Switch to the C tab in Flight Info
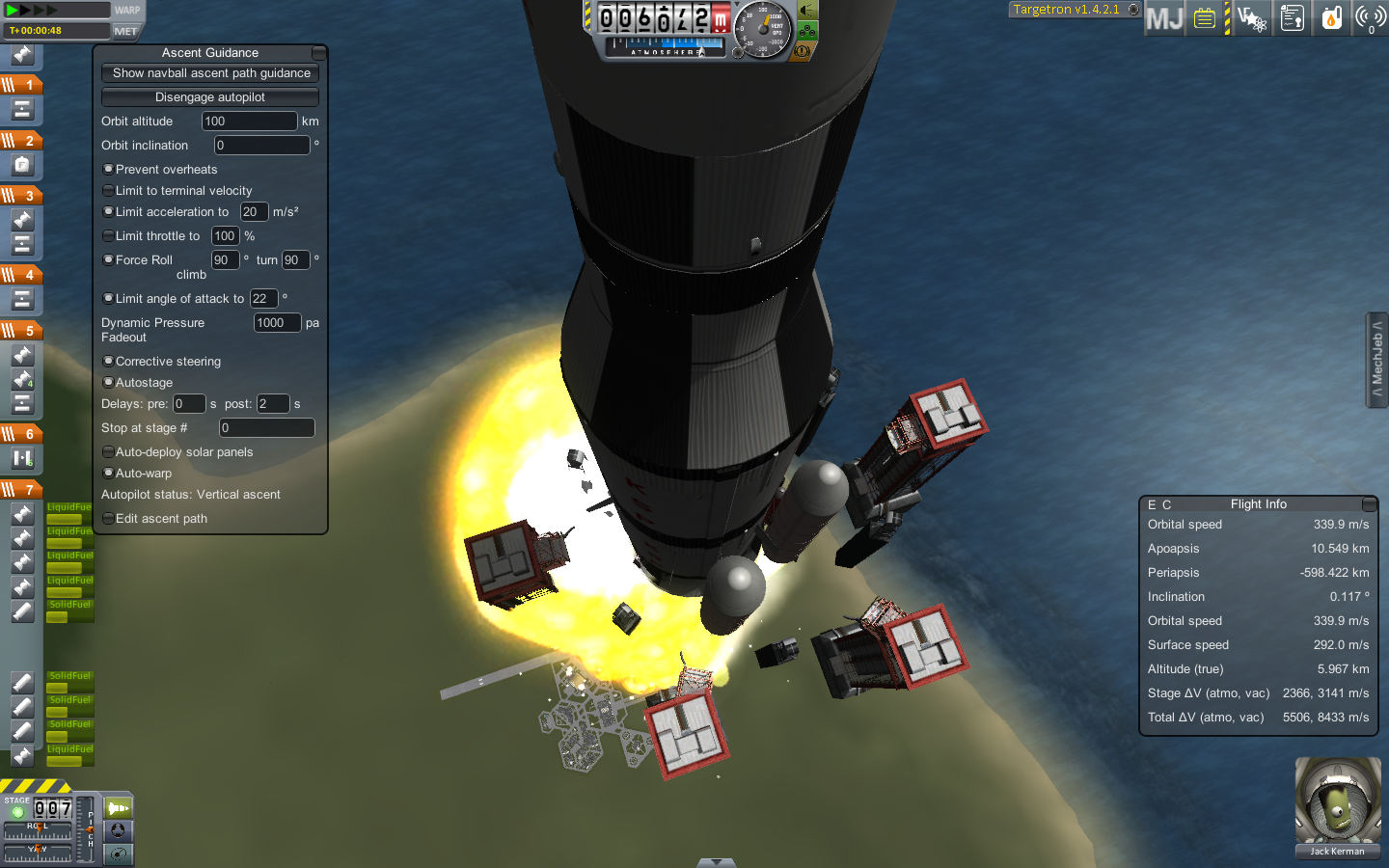 tap(1167, 504)
